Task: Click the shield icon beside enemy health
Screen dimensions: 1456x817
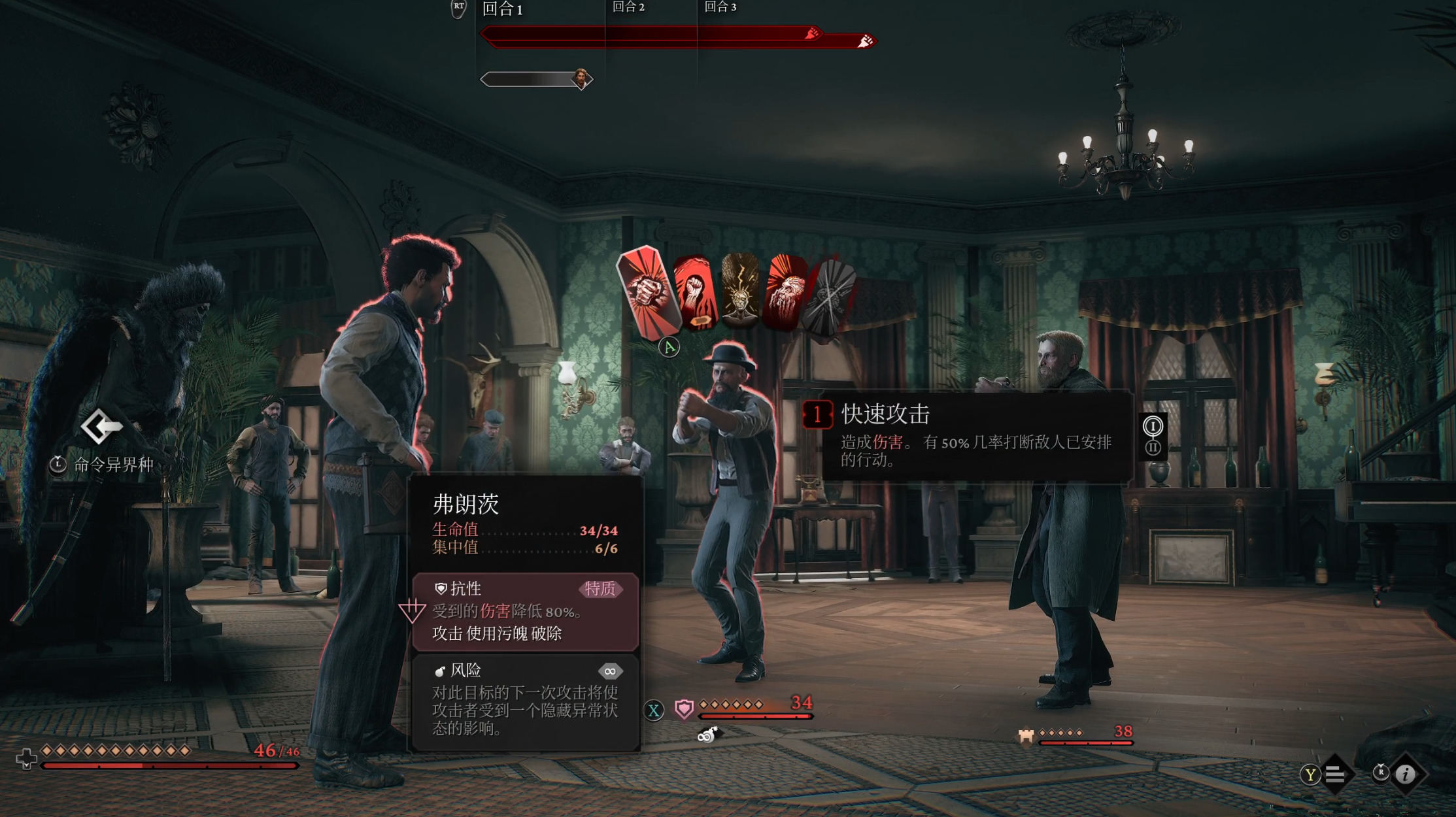Action: coord(684,709)
